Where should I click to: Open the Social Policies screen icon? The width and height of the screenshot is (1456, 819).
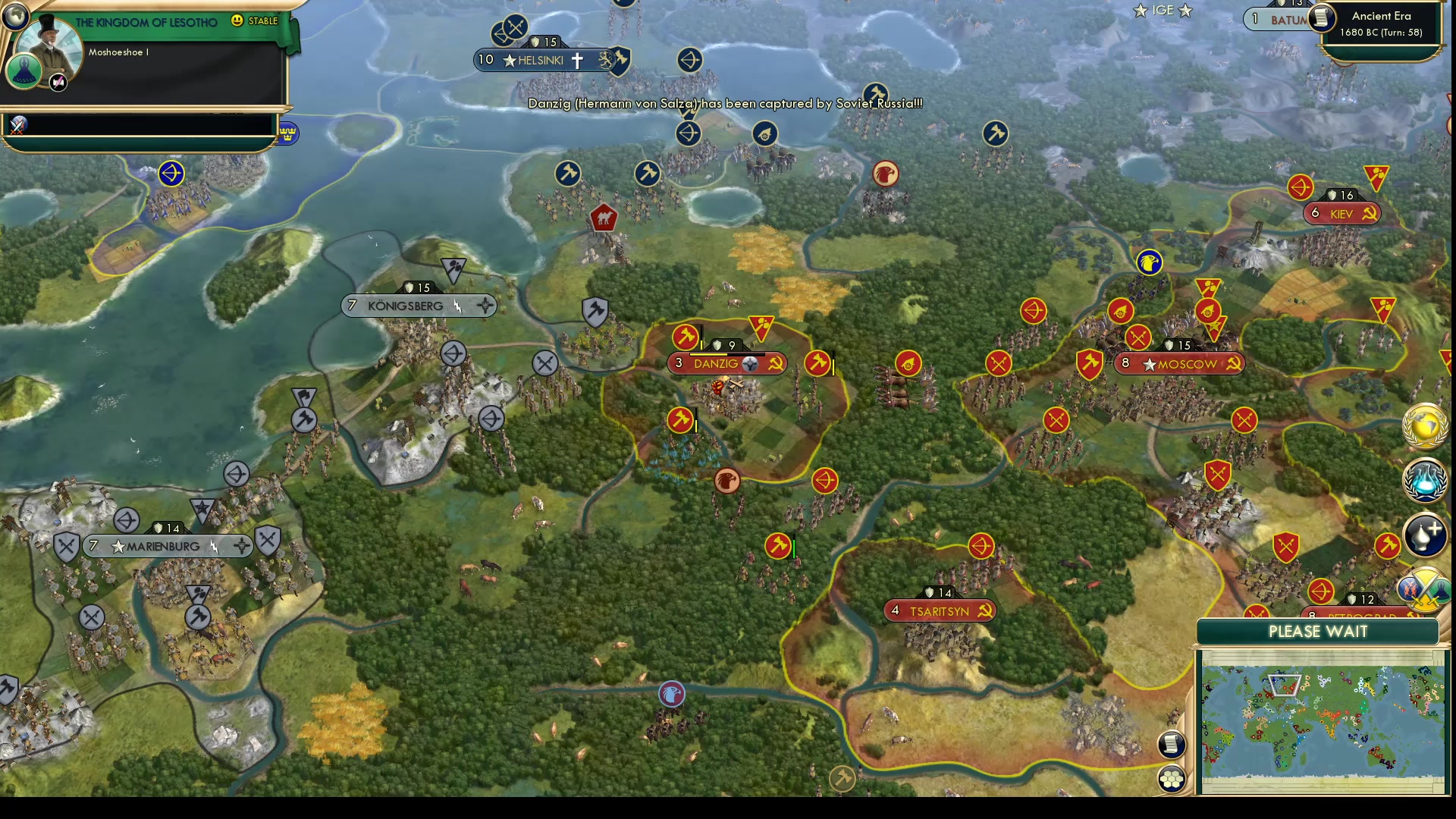(1424, 535)
